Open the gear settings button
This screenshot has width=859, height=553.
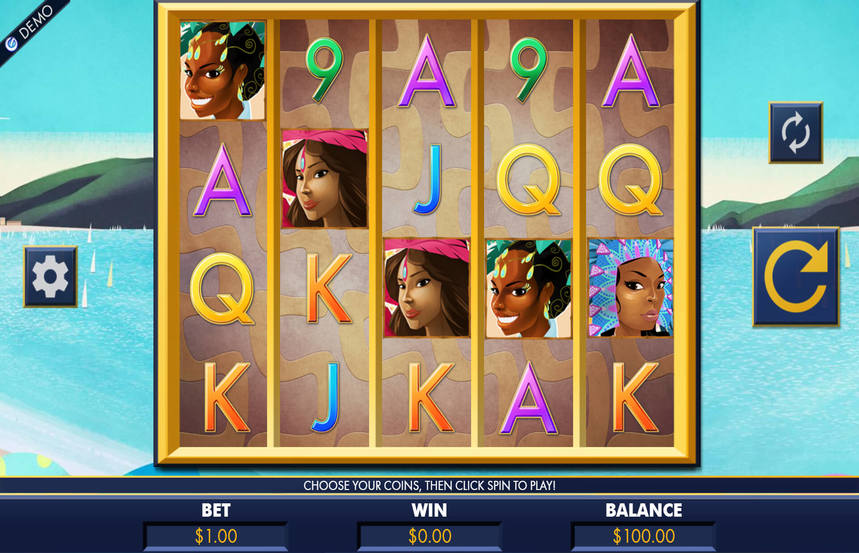click(x=50, y=277)
